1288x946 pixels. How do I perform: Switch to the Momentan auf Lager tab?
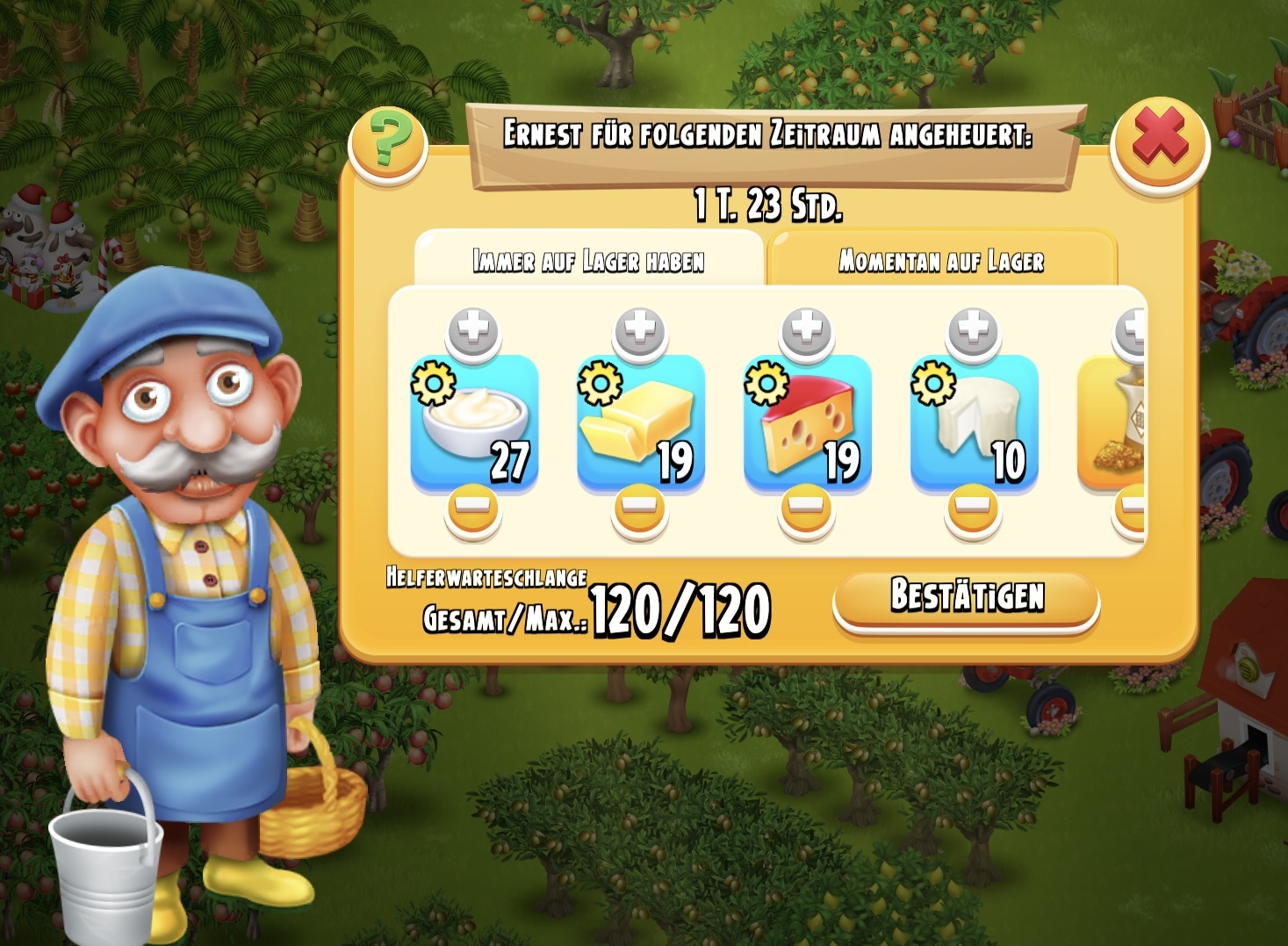click(941, 261)
